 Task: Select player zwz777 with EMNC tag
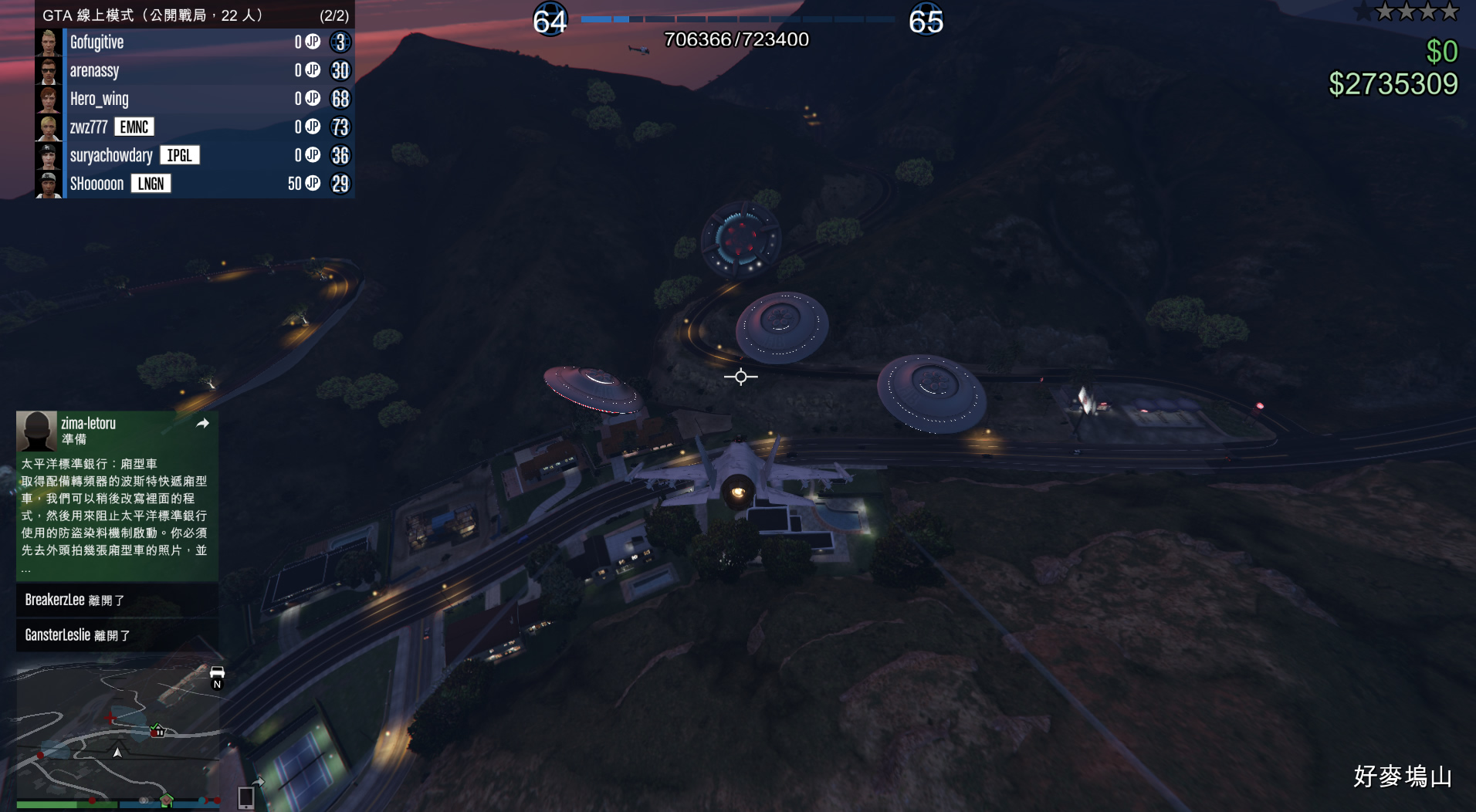click(x=193, y=127)
